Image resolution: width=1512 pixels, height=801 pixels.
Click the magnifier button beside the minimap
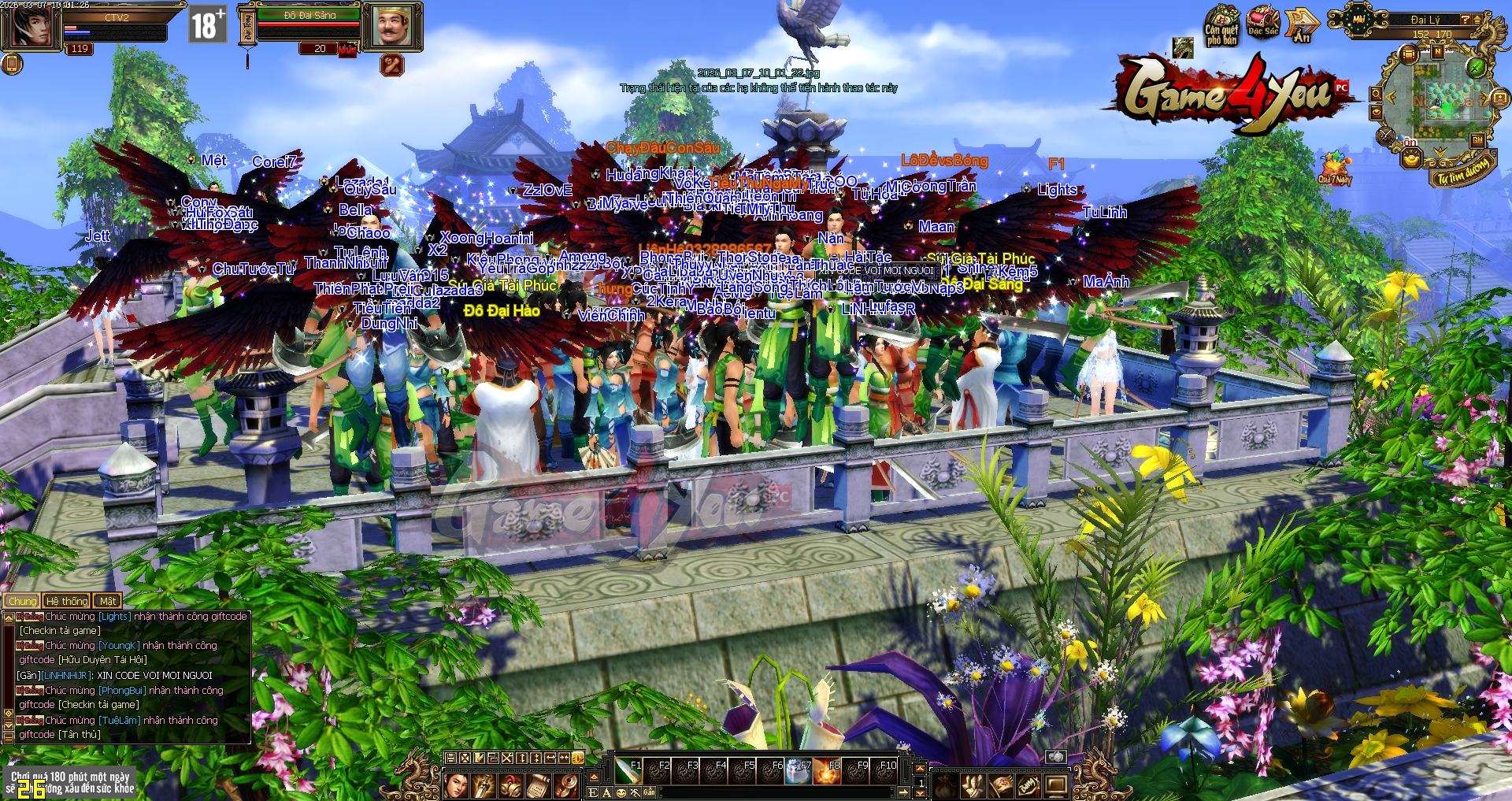(x=1376, y=95)
